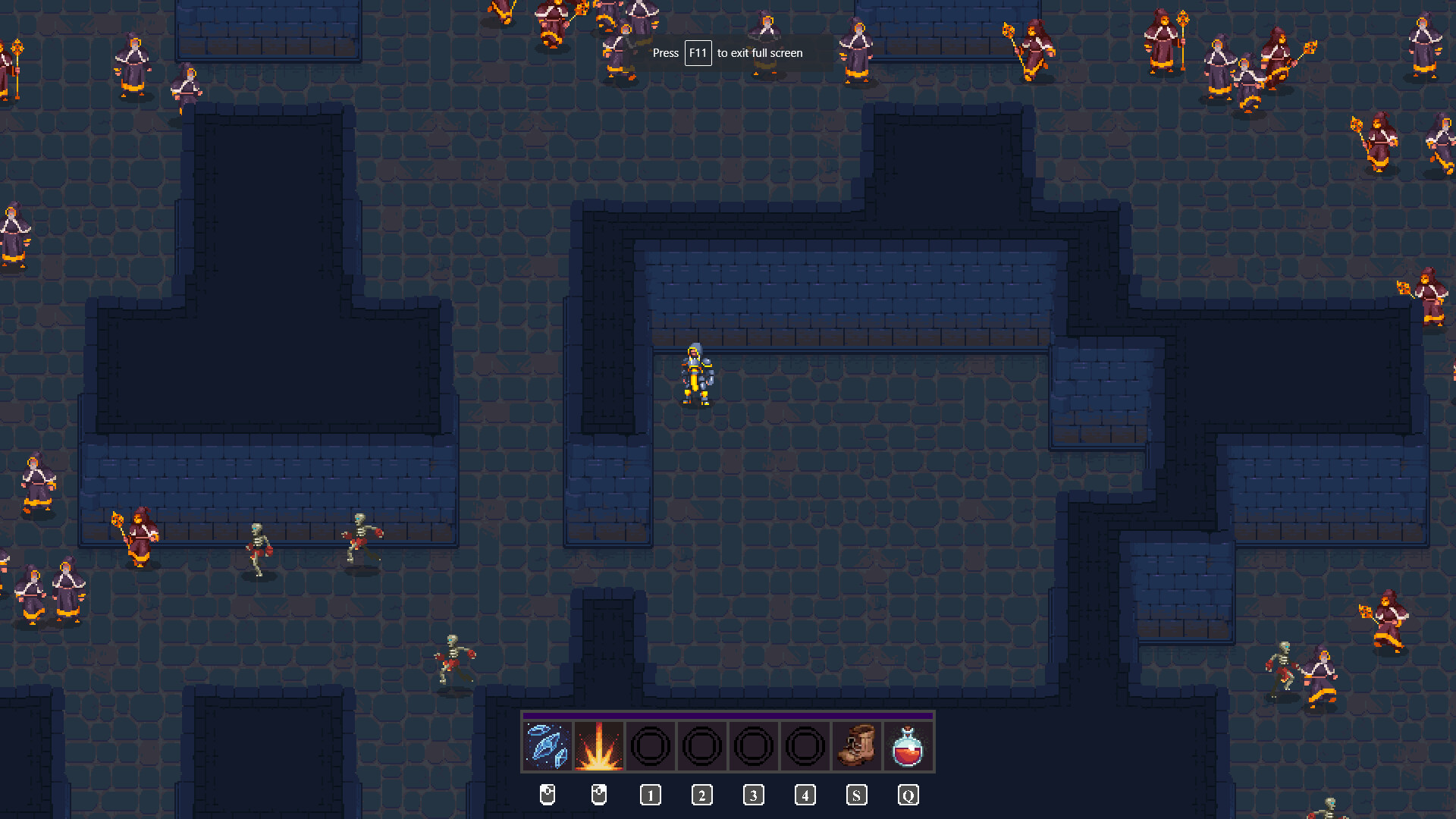Select the fire explosion spell icon
1456x819 pixels.
[599, 745]
